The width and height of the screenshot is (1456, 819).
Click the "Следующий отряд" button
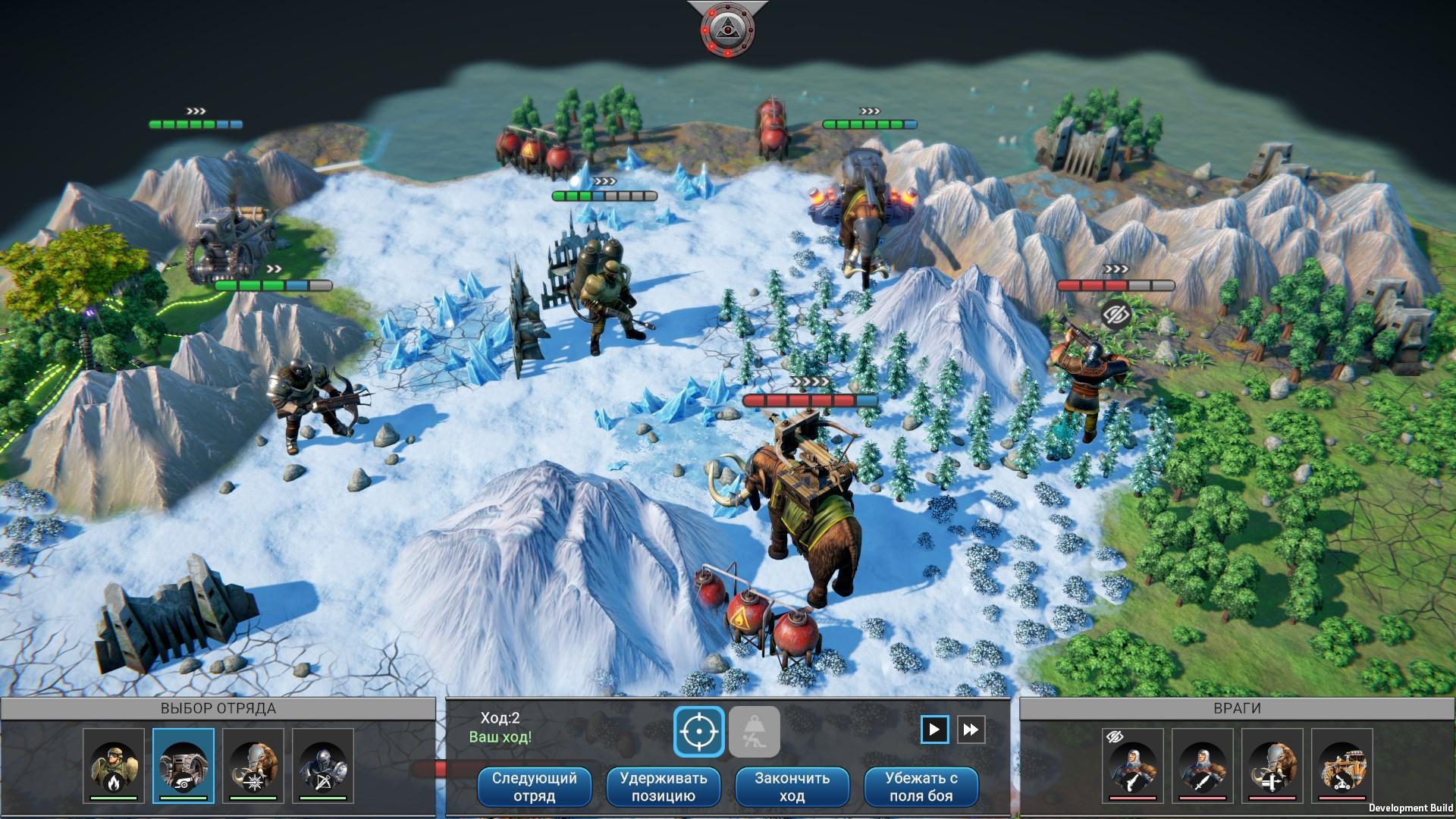534,787
